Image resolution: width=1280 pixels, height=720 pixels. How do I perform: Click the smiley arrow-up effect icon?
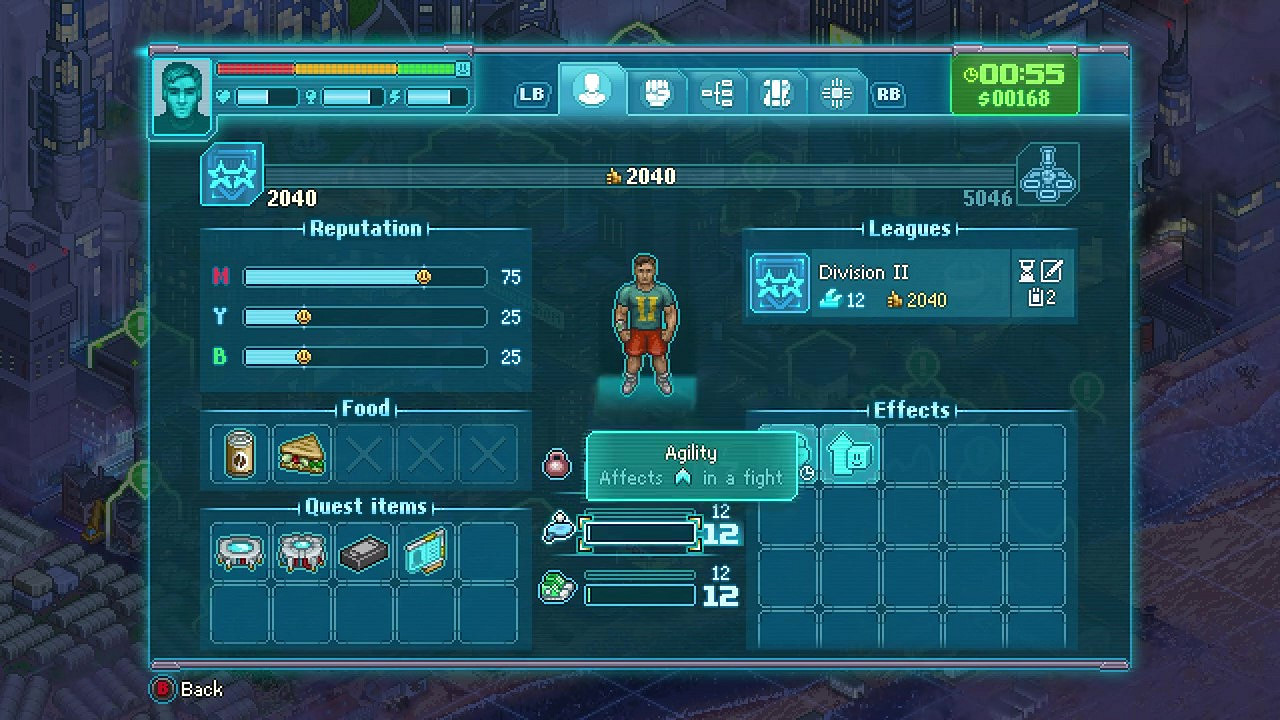pos(850,456)
